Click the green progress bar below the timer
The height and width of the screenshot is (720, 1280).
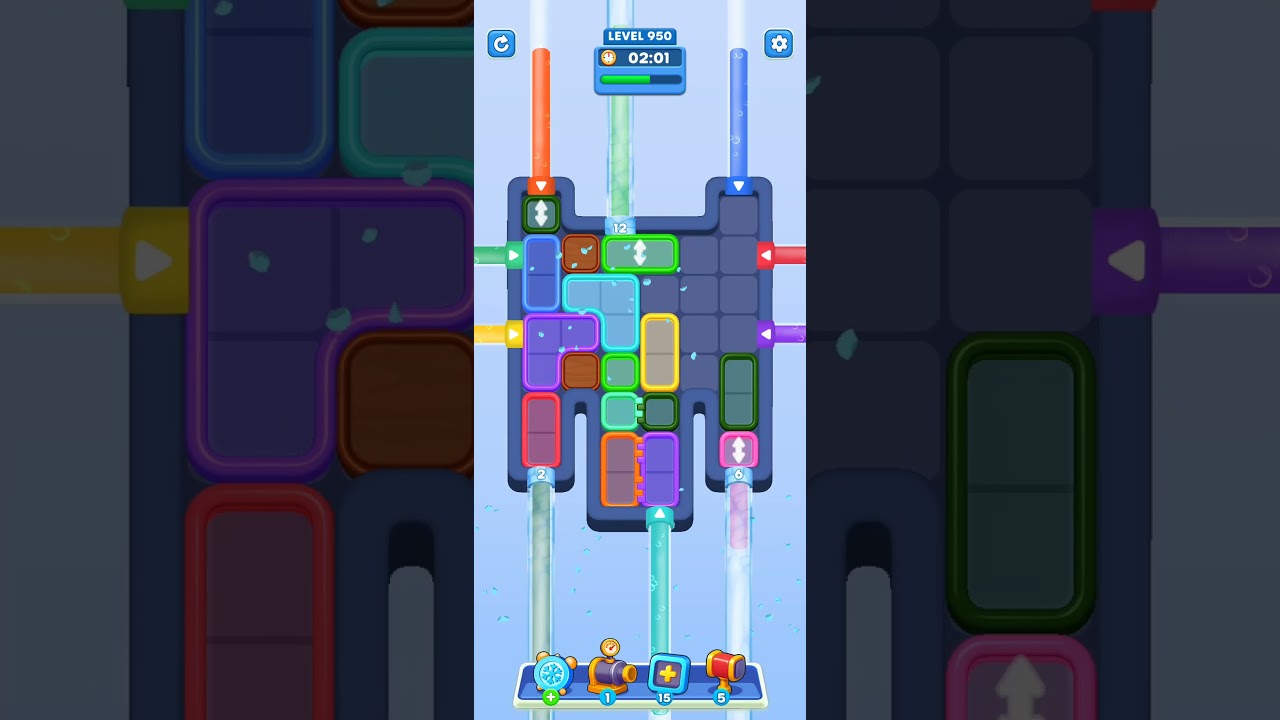click(x=639, y=78)
